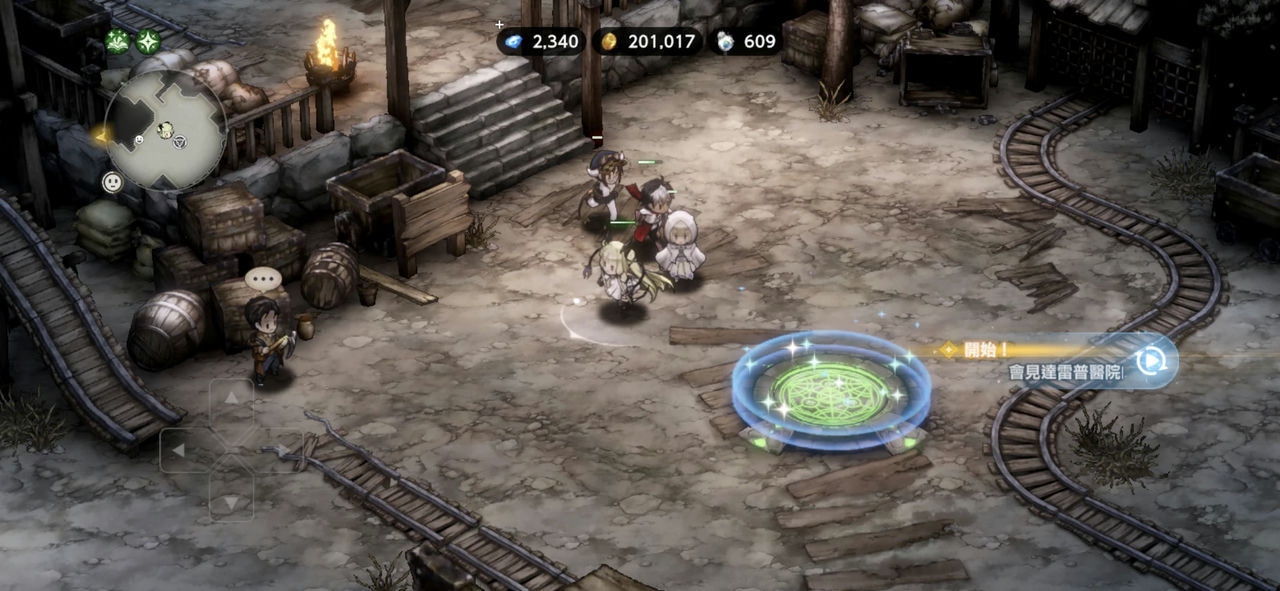
Task: Select the green four-point star buff icon
Action: point(148,42)
